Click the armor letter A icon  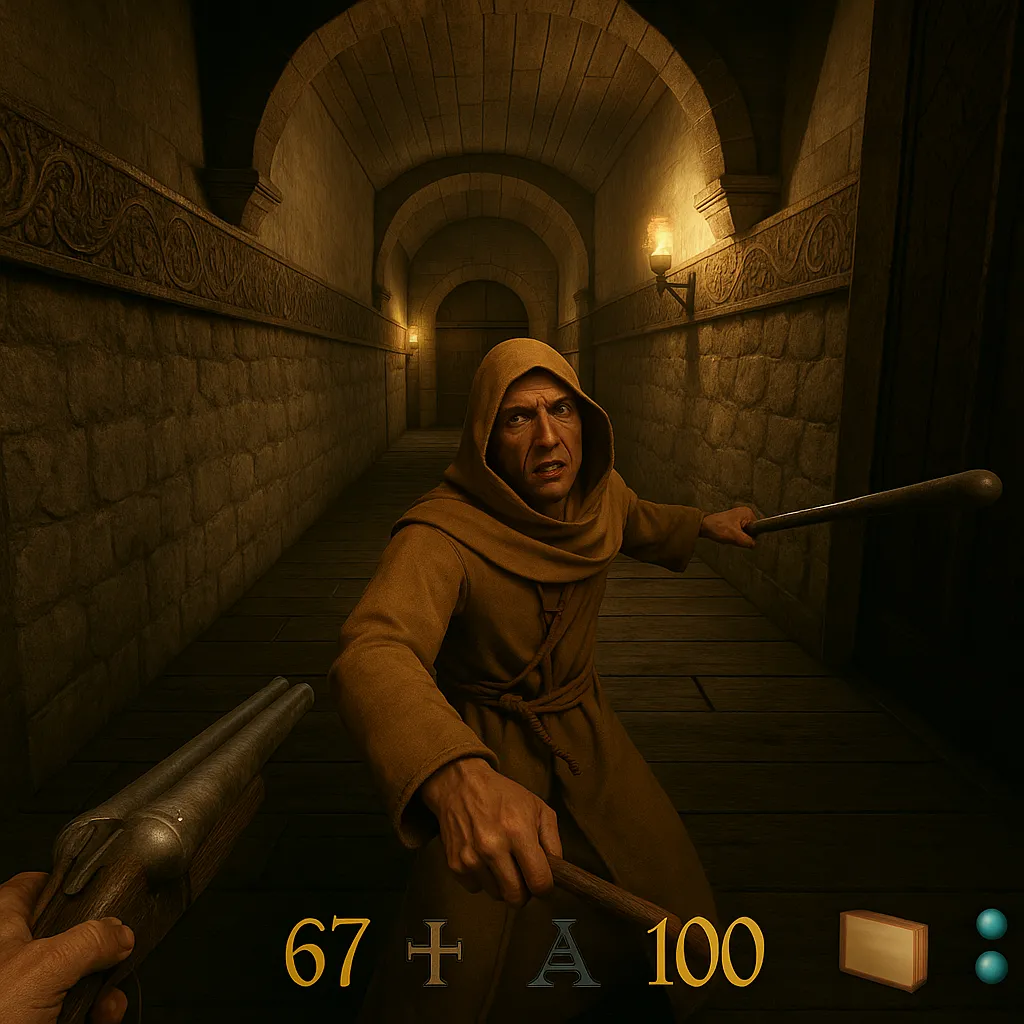point(565,953)
